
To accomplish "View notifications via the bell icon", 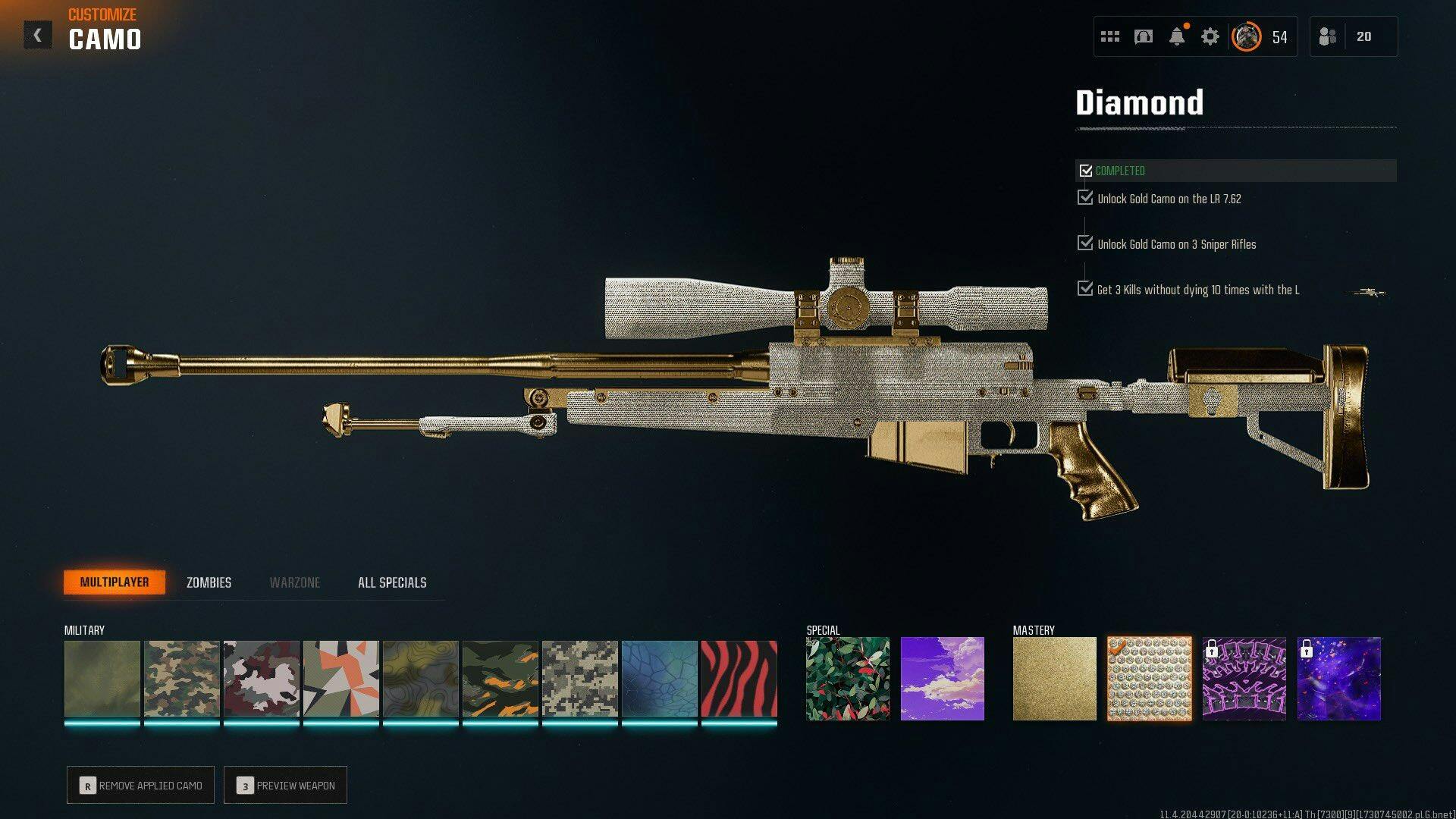I will pos(1177,36).
